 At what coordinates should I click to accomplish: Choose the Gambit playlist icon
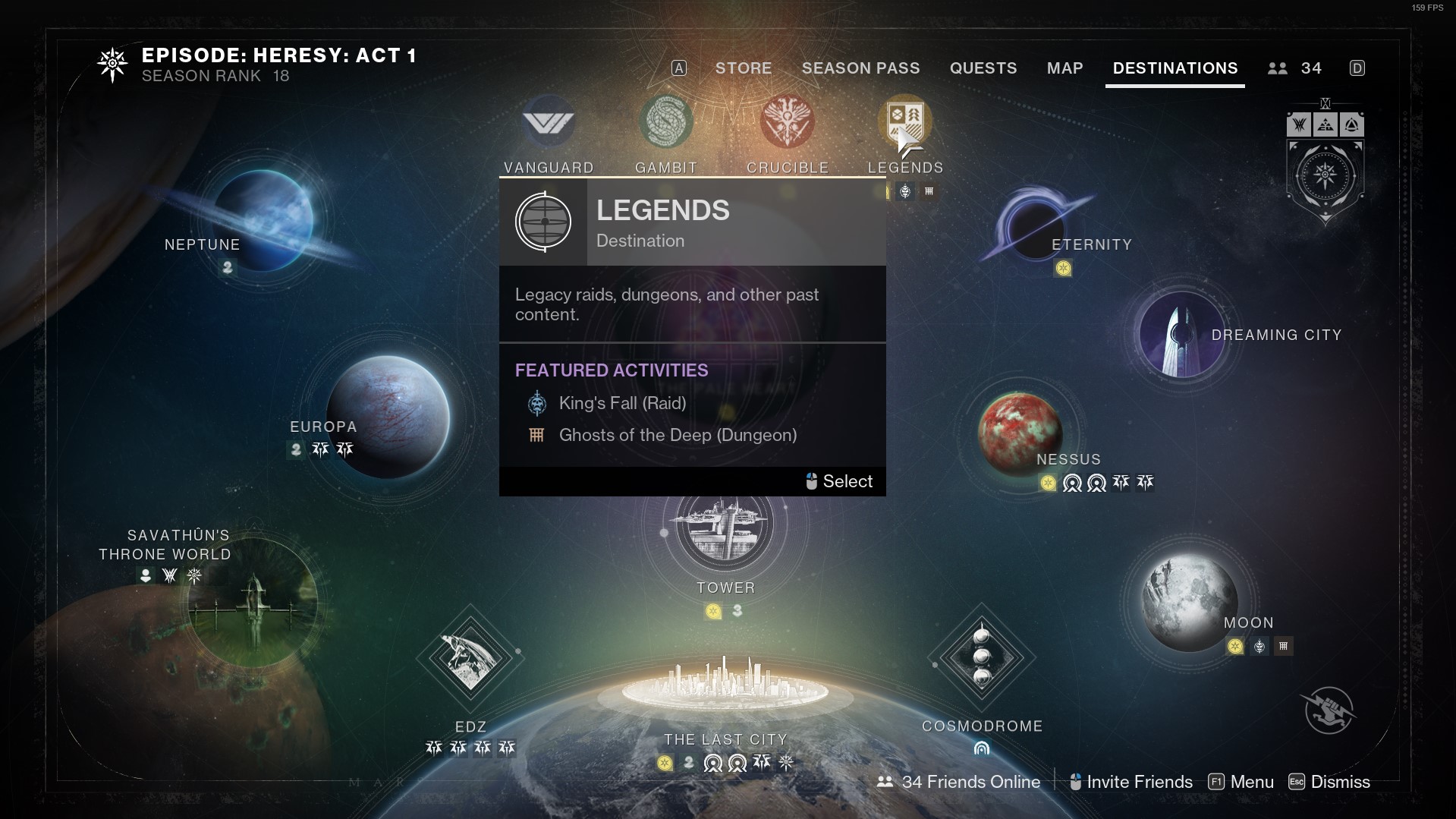665,122
